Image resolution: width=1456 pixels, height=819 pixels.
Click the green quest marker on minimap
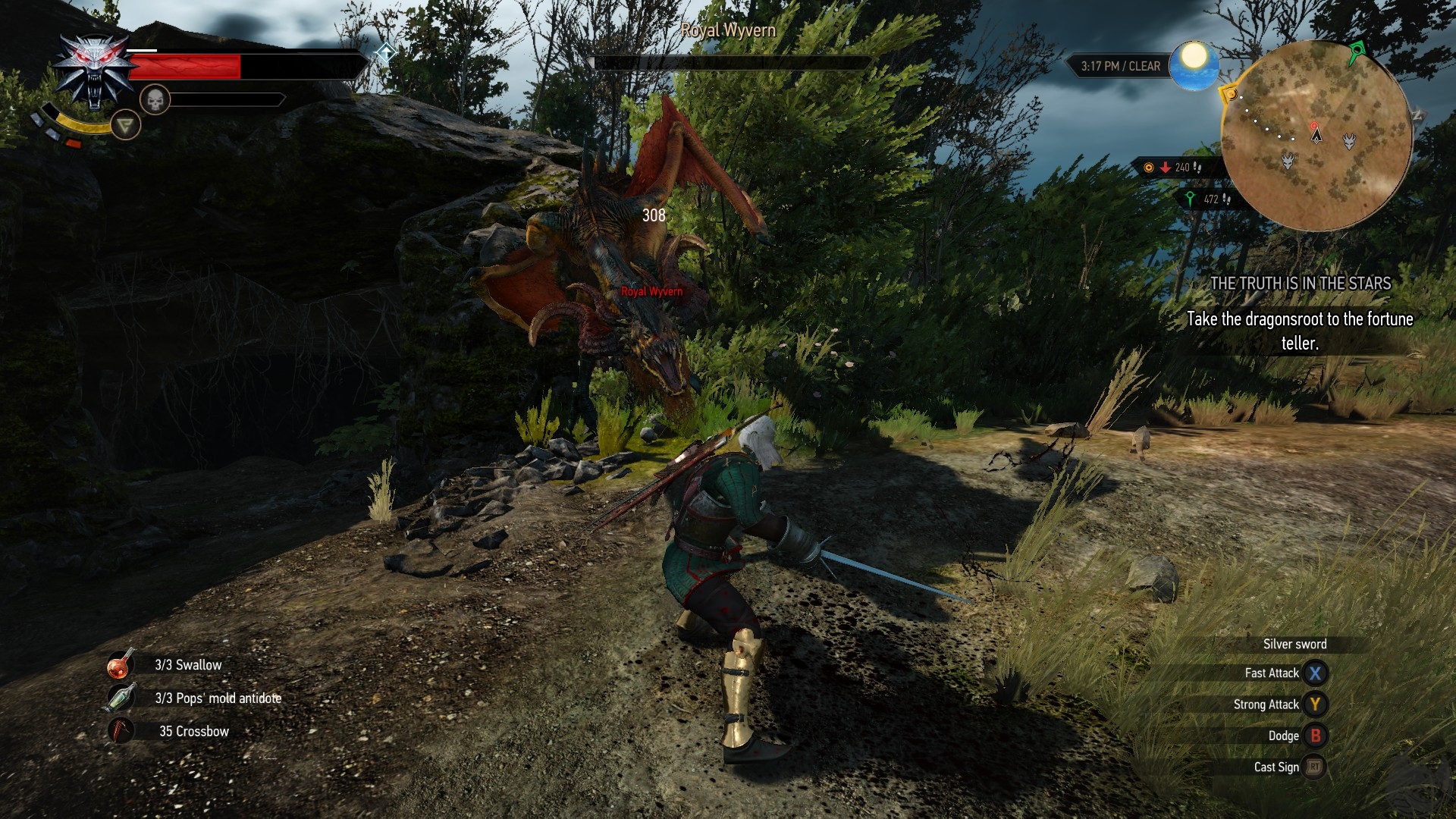tap(1356, 52)
